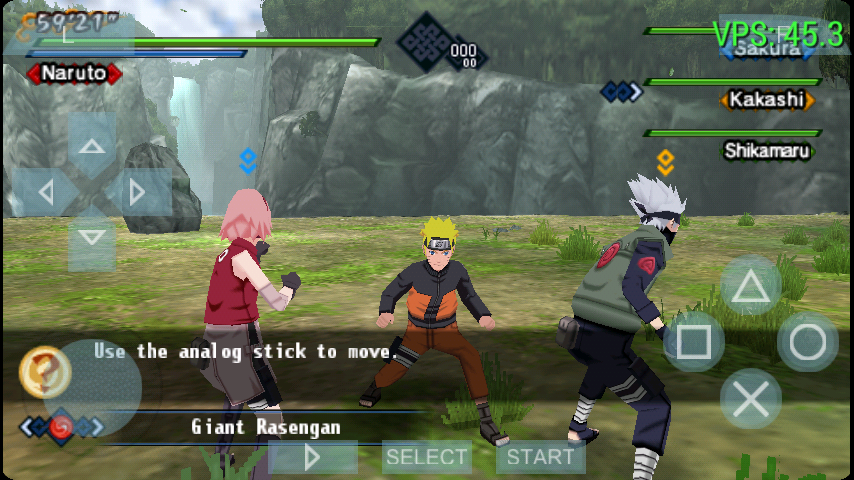The image size is (854, 480).
Task: Toggle the fast-forward arrow button
Action: tap(313, 457)
